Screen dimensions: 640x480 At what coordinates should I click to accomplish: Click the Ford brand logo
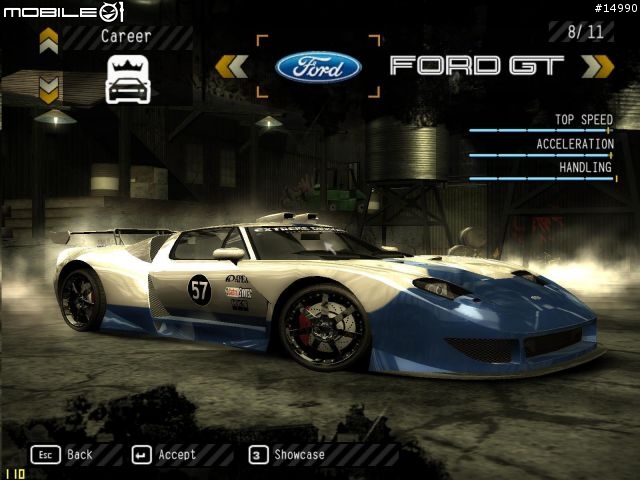click(318, 67)
